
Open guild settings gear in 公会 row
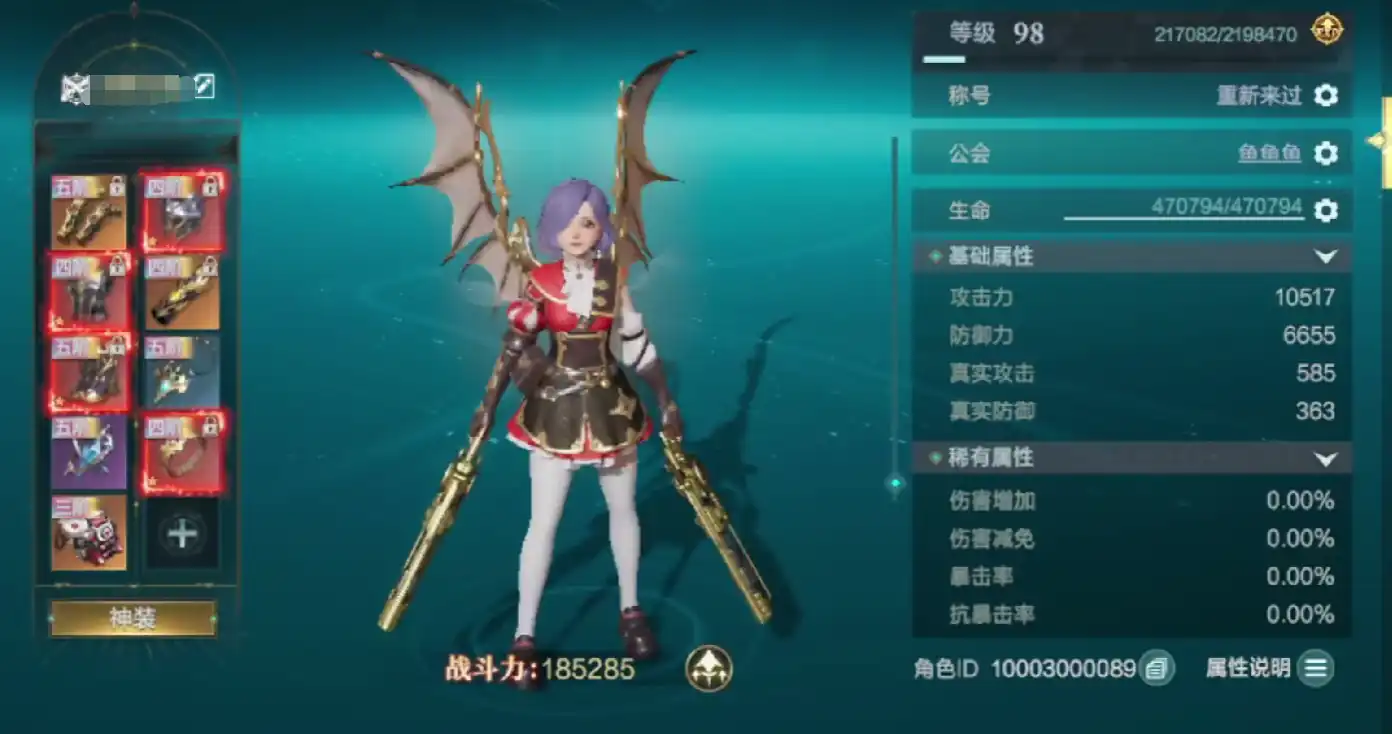1325,153
